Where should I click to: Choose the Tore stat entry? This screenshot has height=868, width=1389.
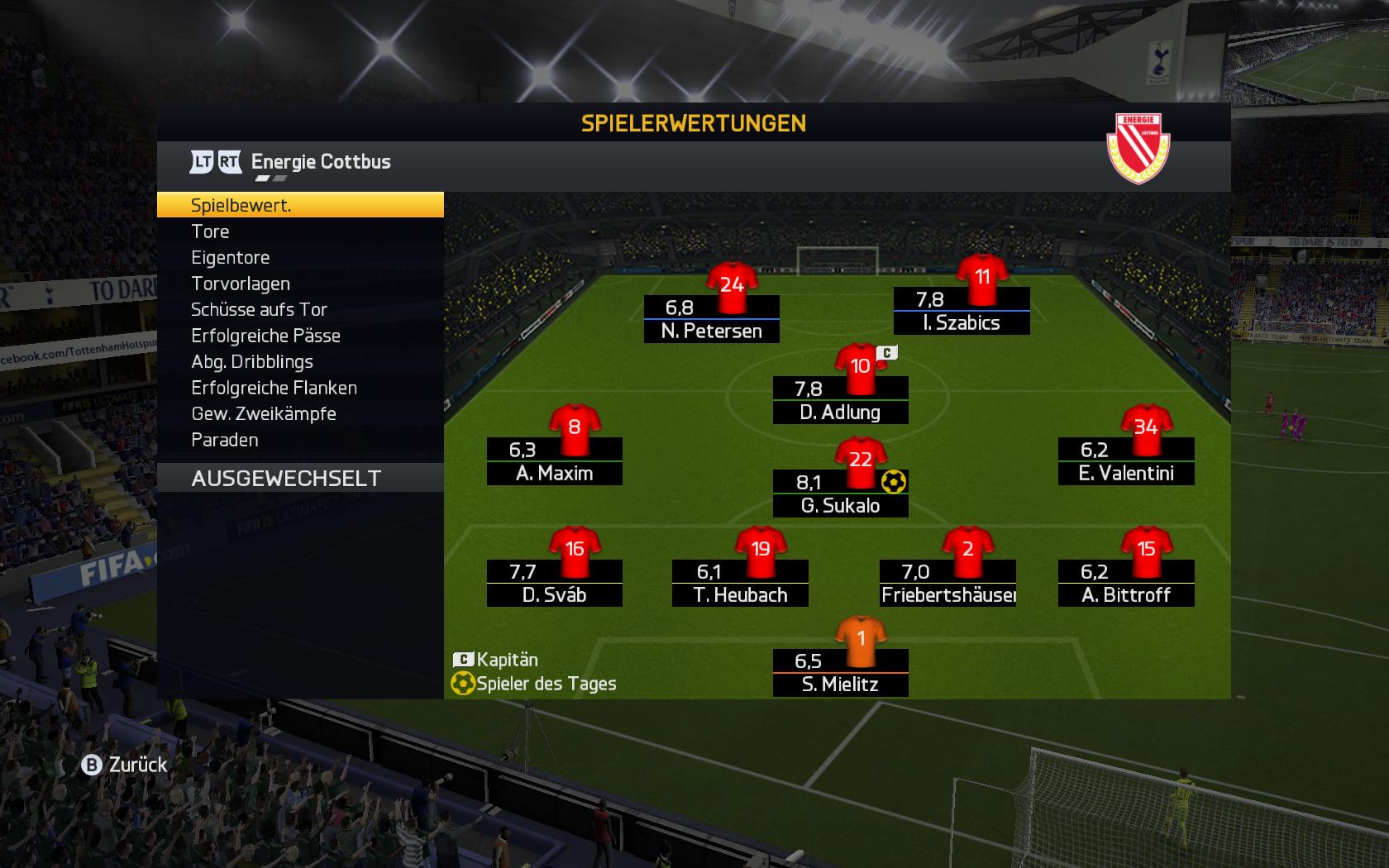pos(299,231)
